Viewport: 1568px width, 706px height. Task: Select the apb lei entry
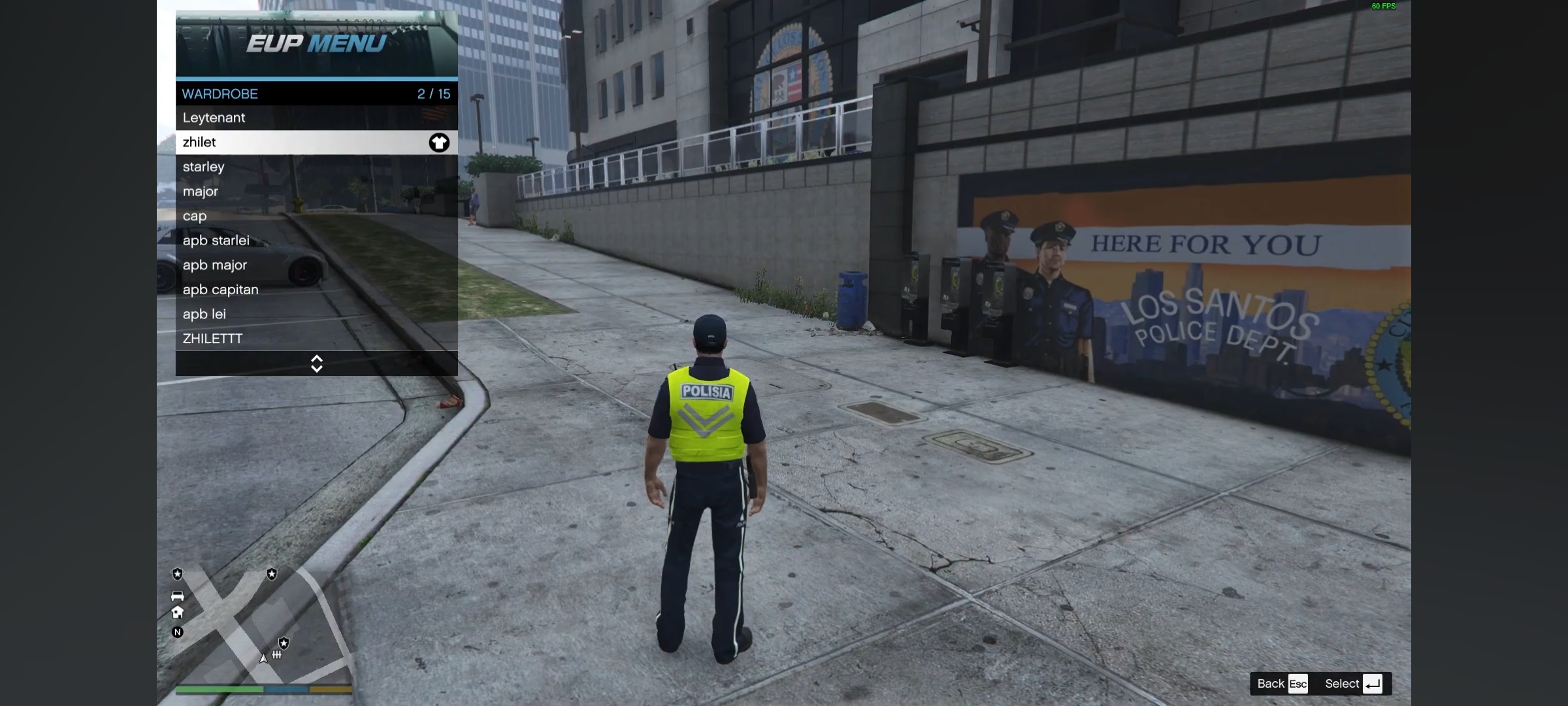click(x=316, y=314)
